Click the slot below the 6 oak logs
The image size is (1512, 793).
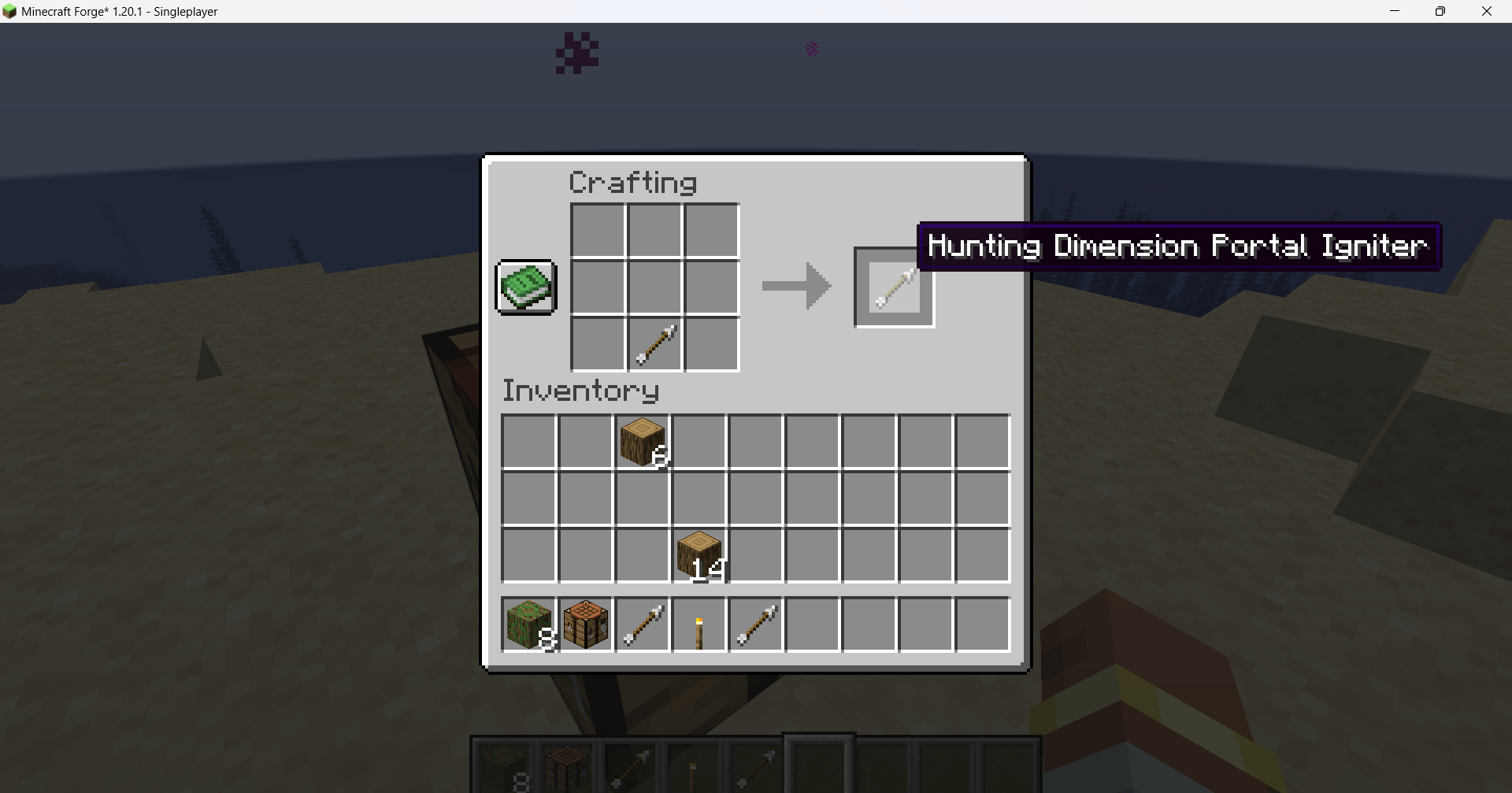642,498
